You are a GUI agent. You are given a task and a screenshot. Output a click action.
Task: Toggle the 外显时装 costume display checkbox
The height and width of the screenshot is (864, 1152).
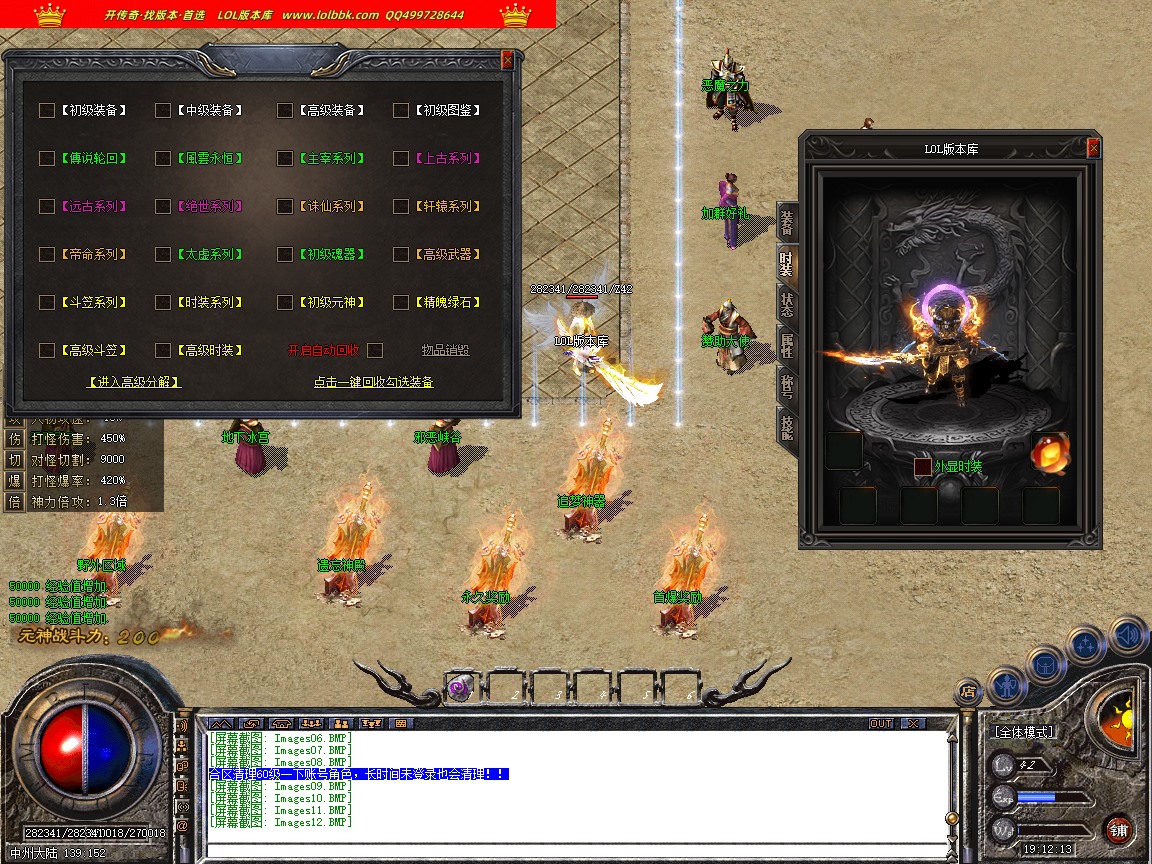pos(923,467)
